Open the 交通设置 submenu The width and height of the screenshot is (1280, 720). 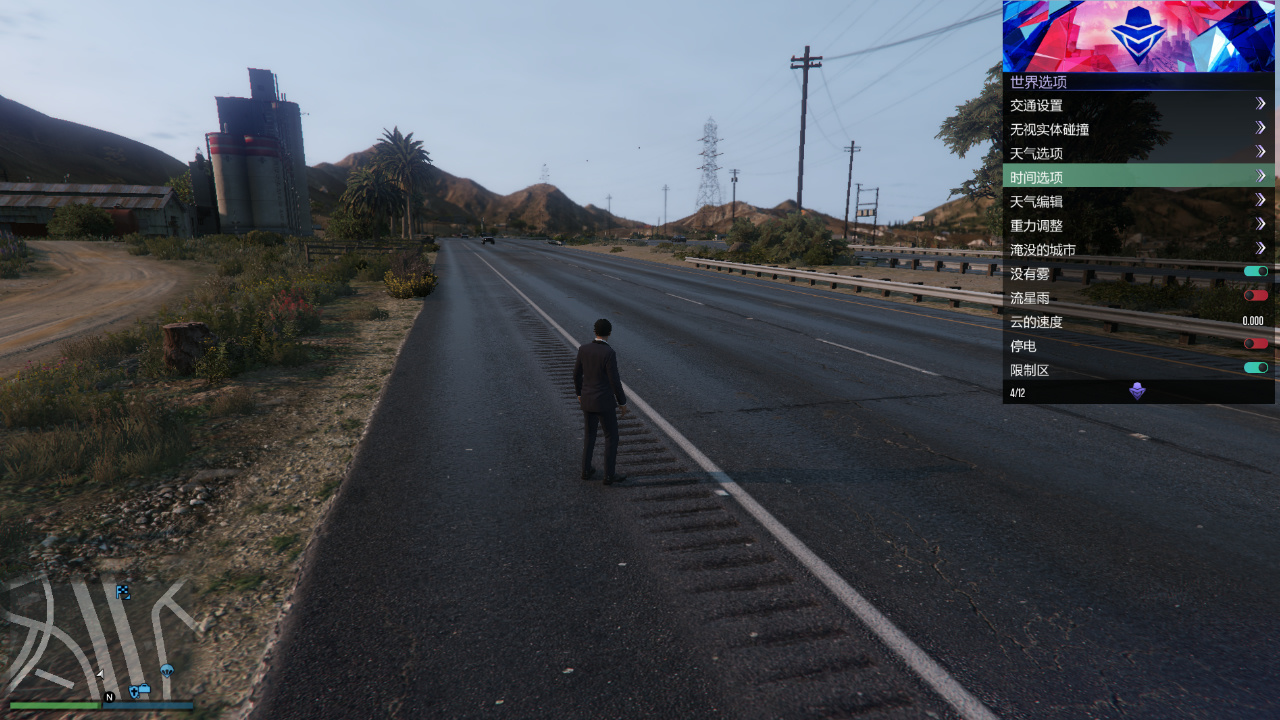tap(1138, 105)
